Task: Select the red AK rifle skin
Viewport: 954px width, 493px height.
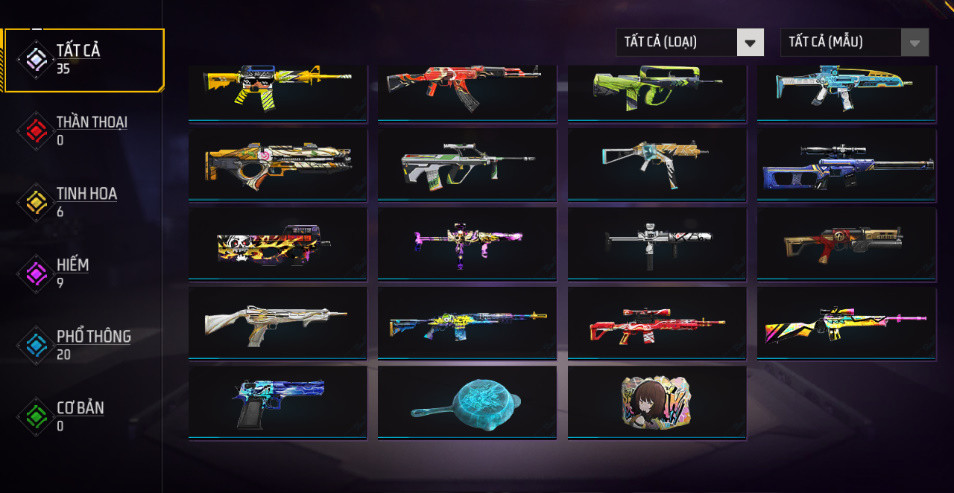Action: point(467,90)
